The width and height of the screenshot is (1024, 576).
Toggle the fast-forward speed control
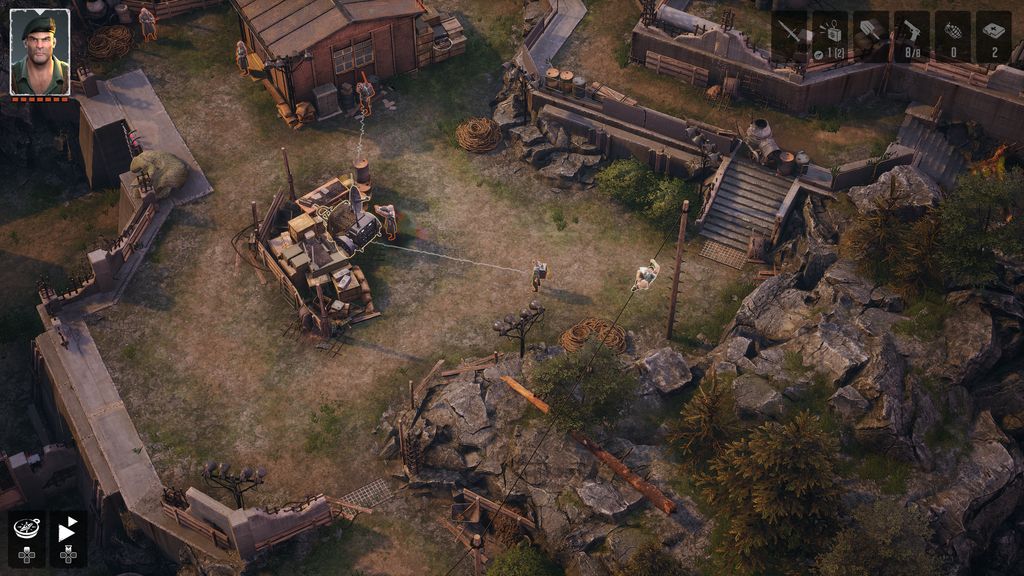67,532
